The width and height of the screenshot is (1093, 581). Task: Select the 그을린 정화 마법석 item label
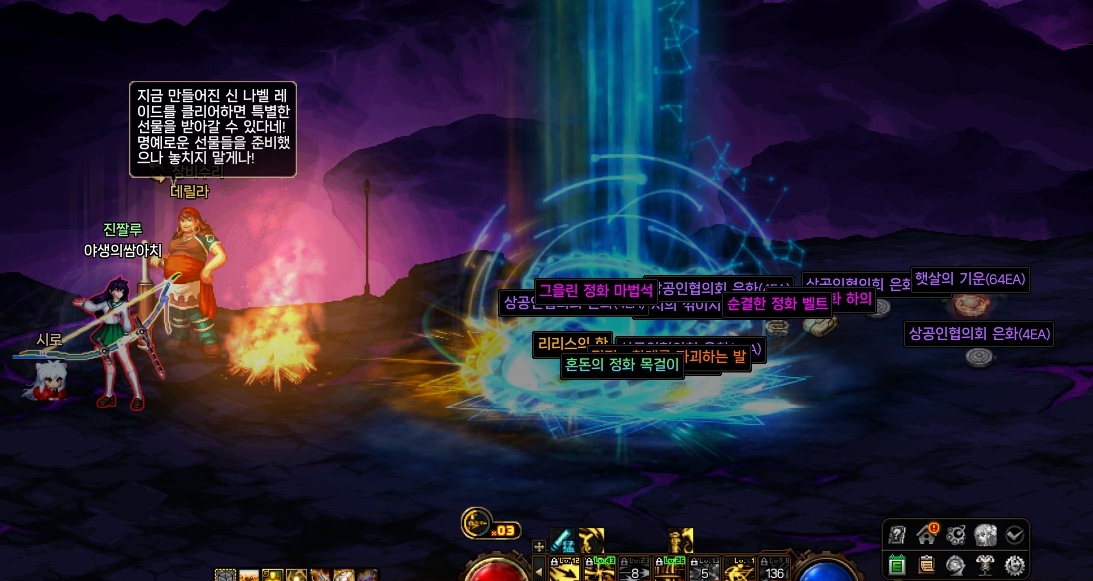coord(596,291)
